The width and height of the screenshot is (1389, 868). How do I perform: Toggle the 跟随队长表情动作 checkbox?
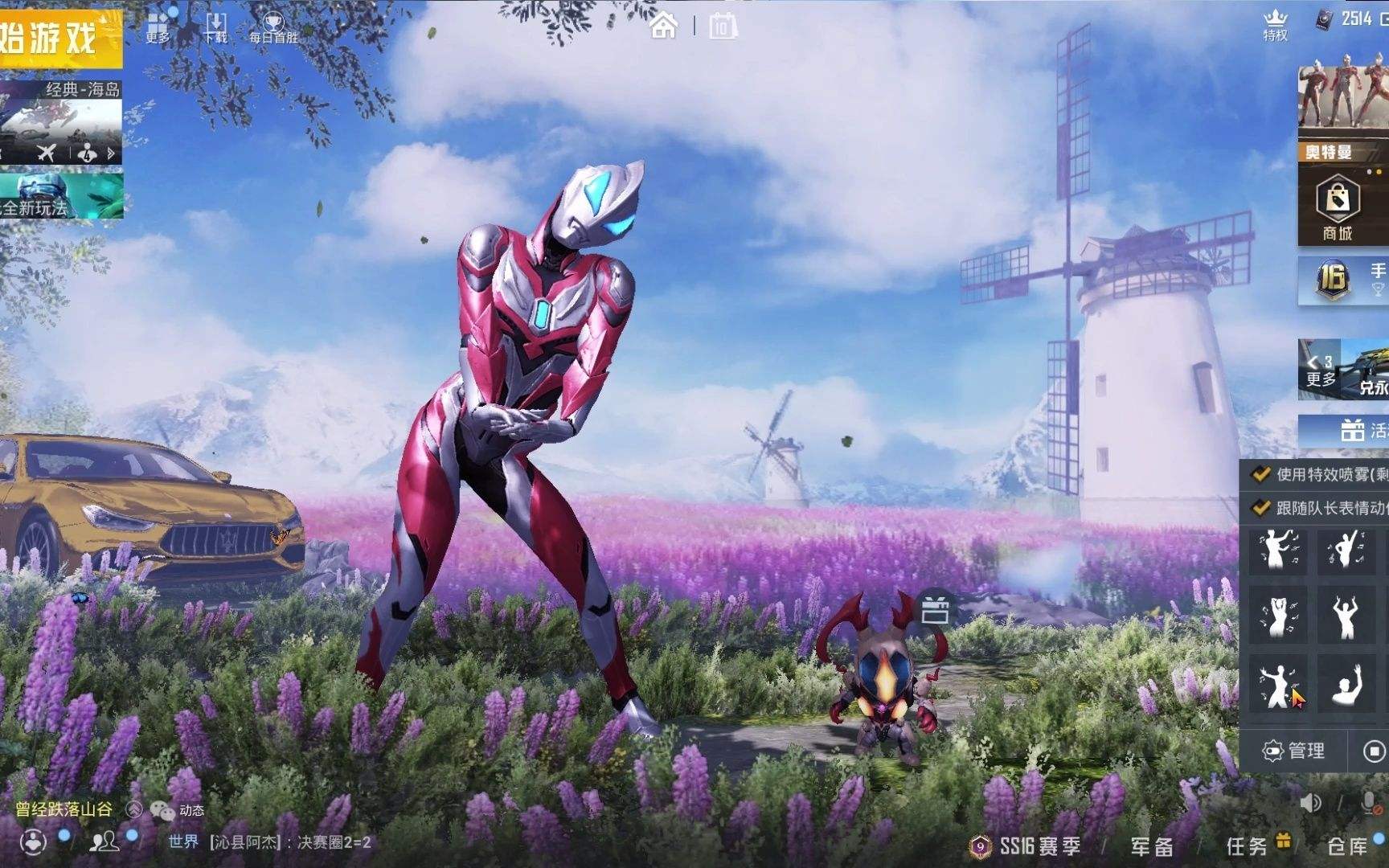coord(1261,508)
